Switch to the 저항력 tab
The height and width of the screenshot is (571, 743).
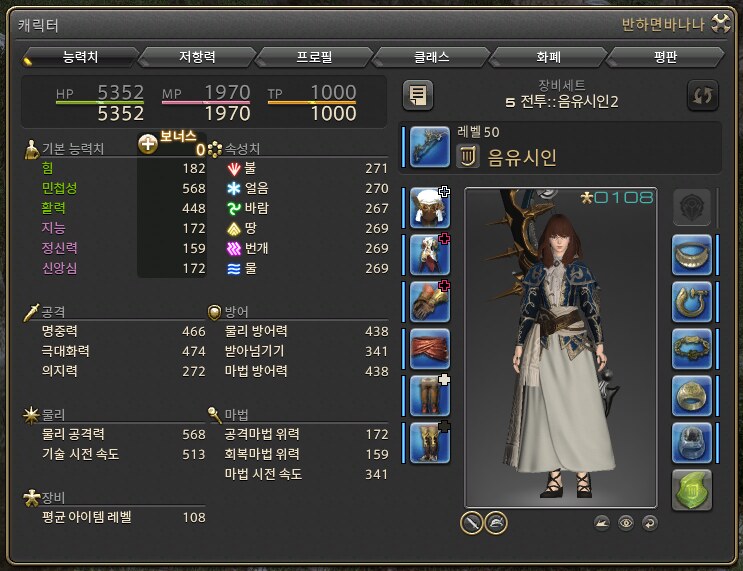(x=198, y=57)
